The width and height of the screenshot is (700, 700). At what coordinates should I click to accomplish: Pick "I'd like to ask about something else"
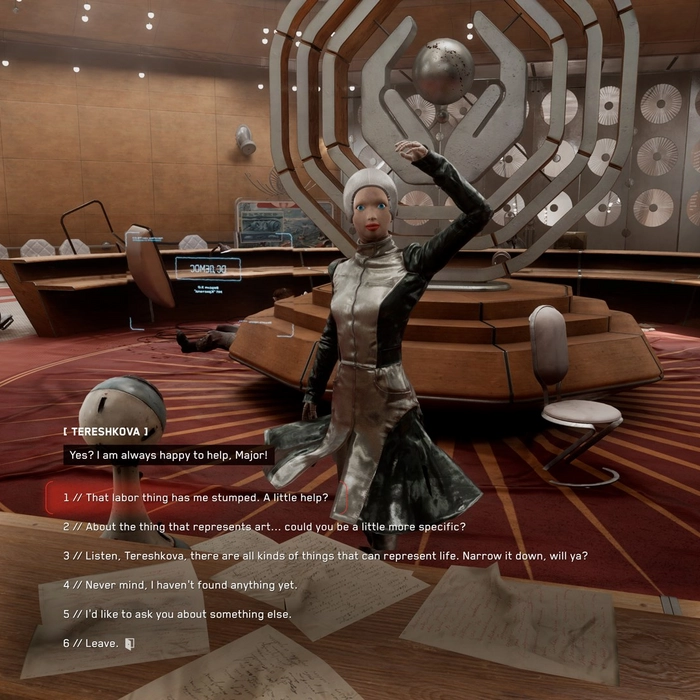tap(177, 613)
